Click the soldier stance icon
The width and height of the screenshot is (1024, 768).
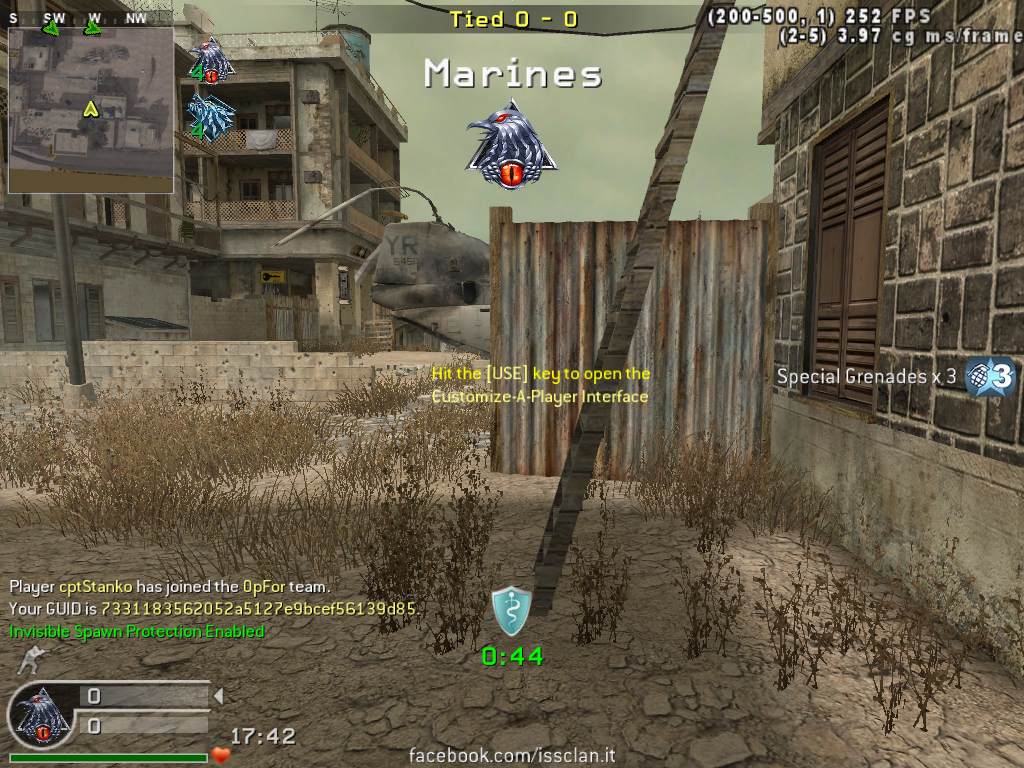[x=31, y=661]
